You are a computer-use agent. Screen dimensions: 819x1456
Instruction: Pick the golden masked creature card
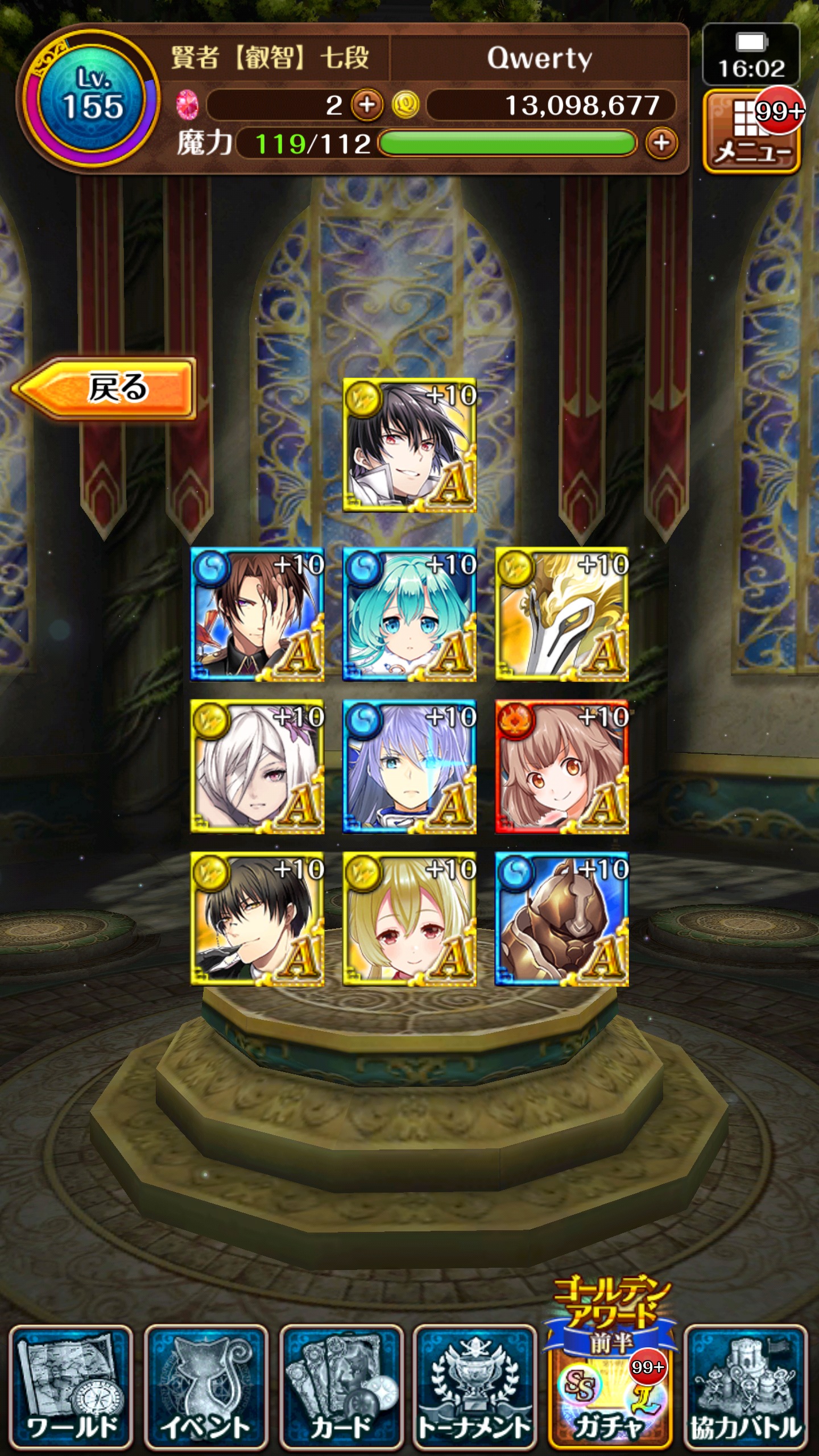[x=561, y=614]
